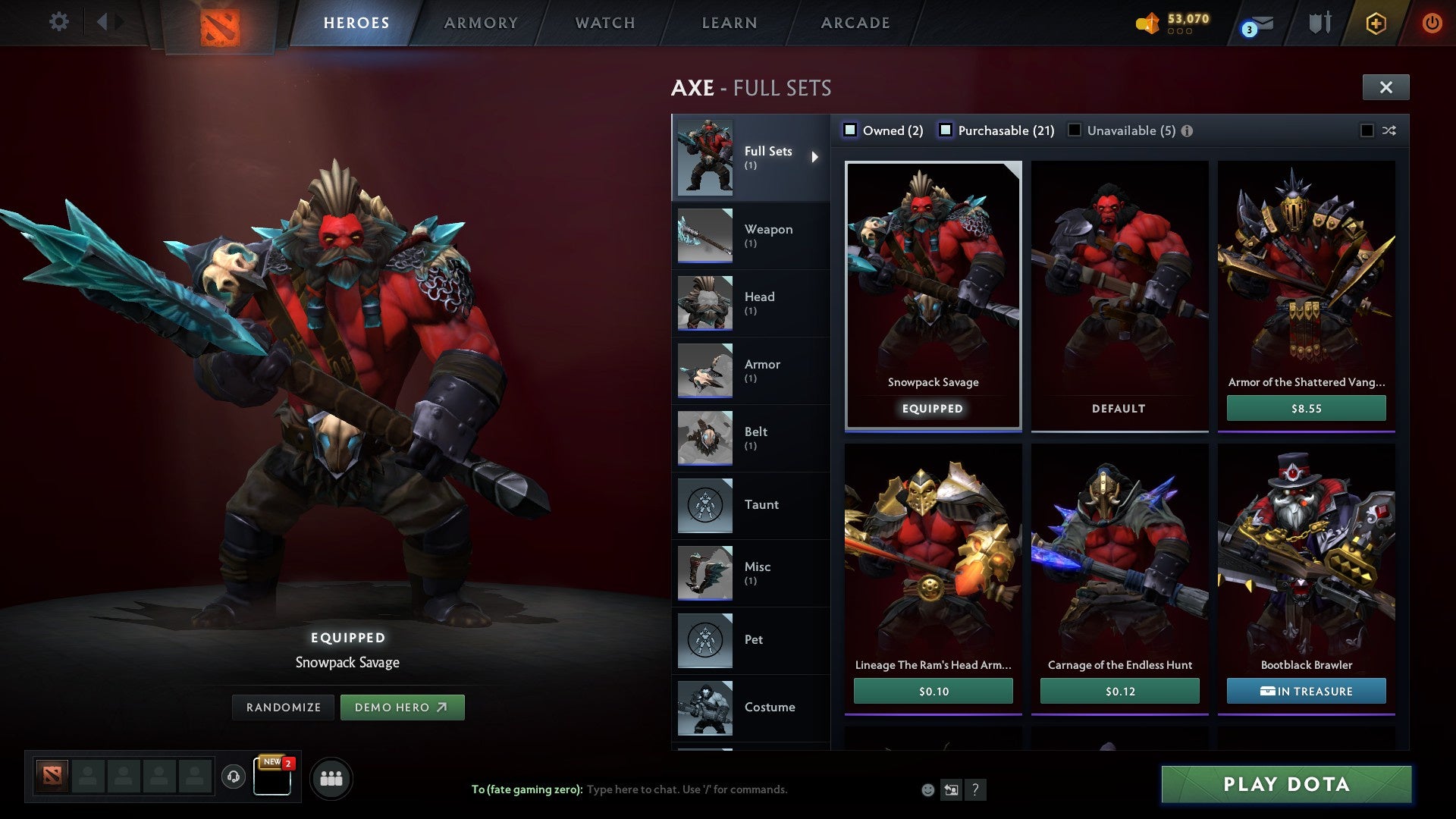Screen dimensions: 1456x819
Task: Open voice chat headphones icon
Action: coord(232,777)
